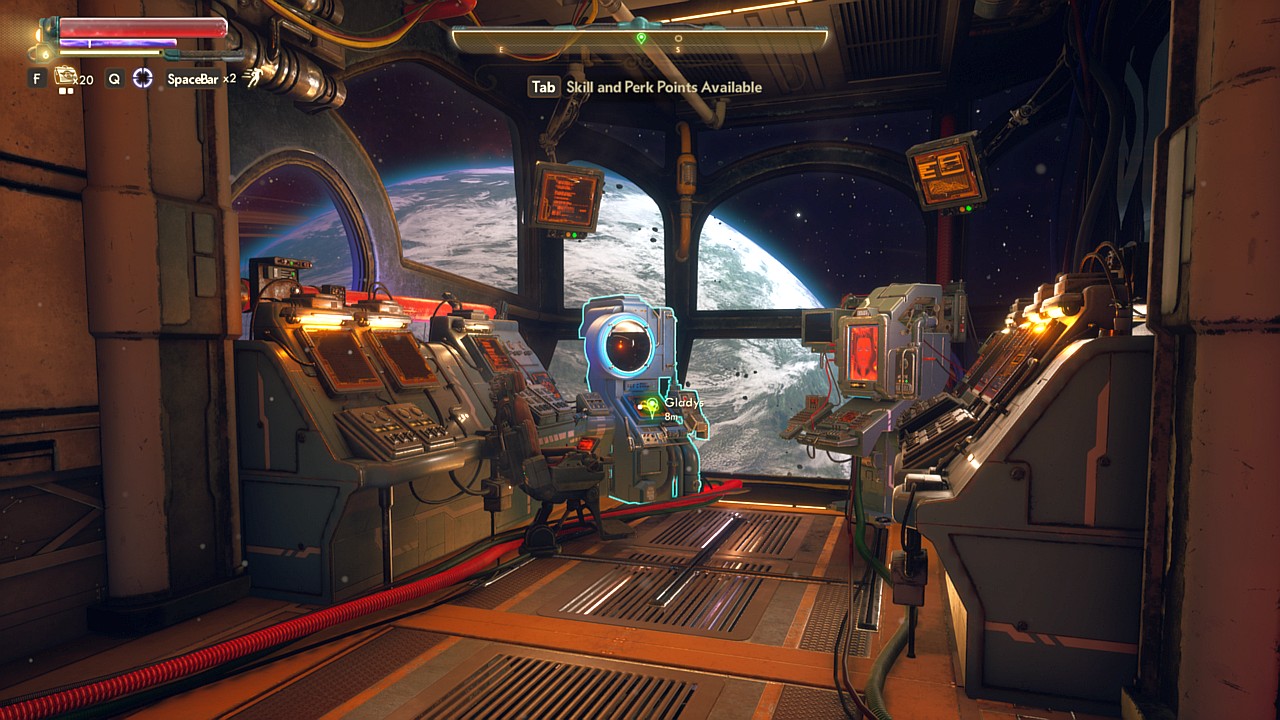1280x720 pixels.
Task: Open the Skill and Perk Points Available notice
Action: 646,87
